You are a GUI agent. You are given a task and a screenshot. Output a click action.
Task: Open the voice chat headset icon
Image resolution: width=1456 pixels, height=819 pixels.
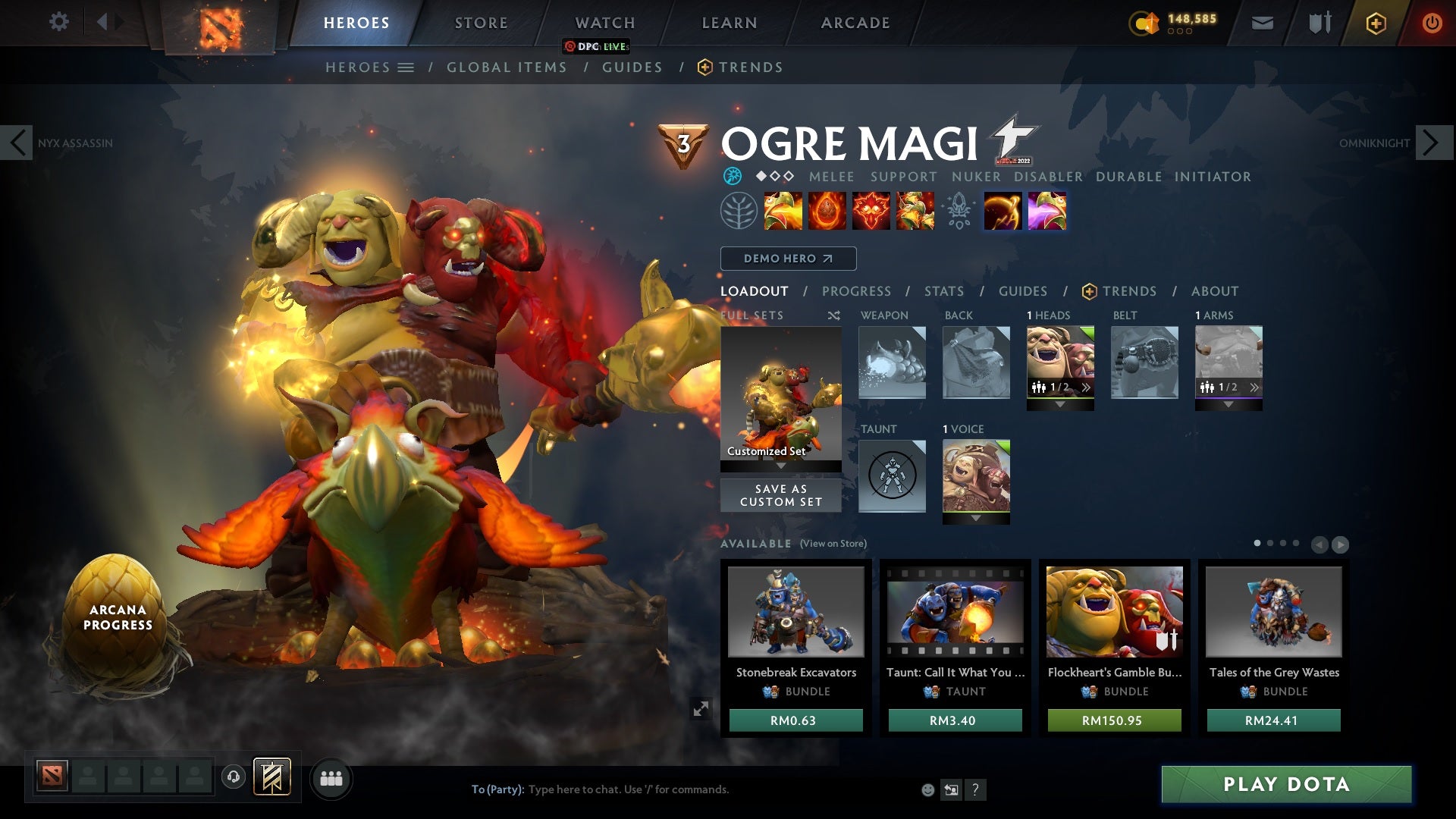(x=234, y=778)
